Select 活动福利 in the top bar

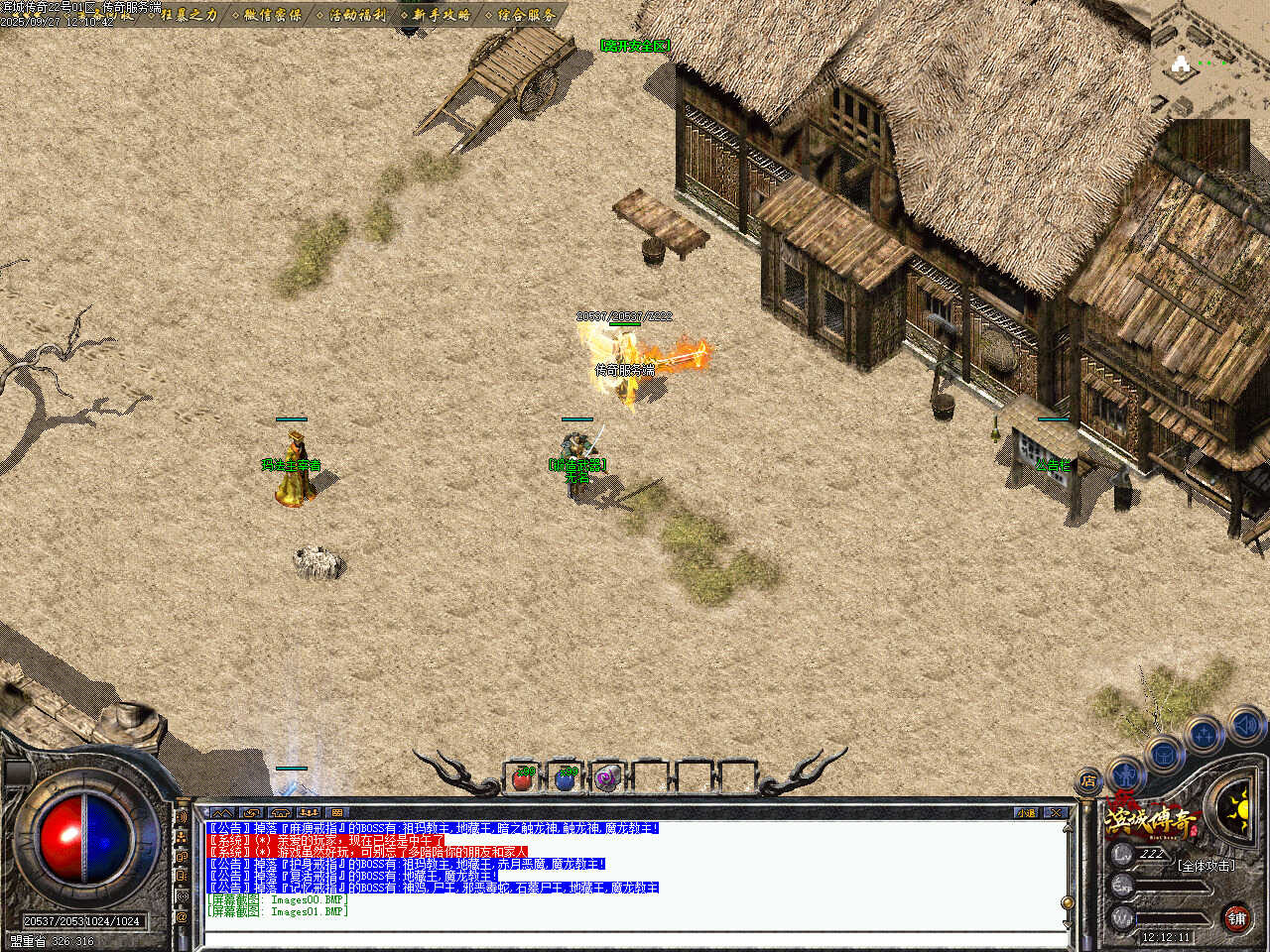pos(357,15)
